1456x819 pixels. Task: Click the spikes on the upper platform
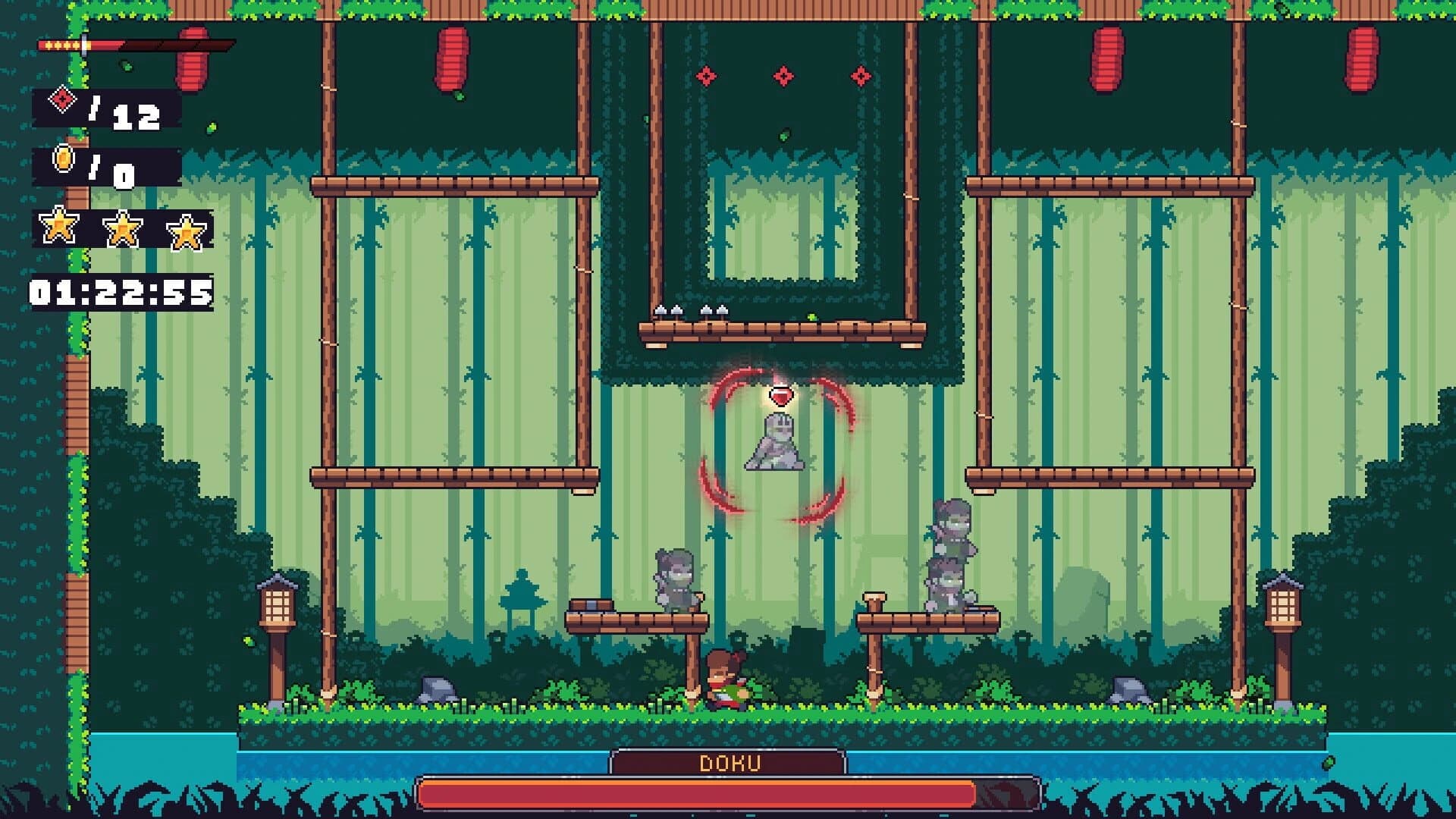click(690, 311)
